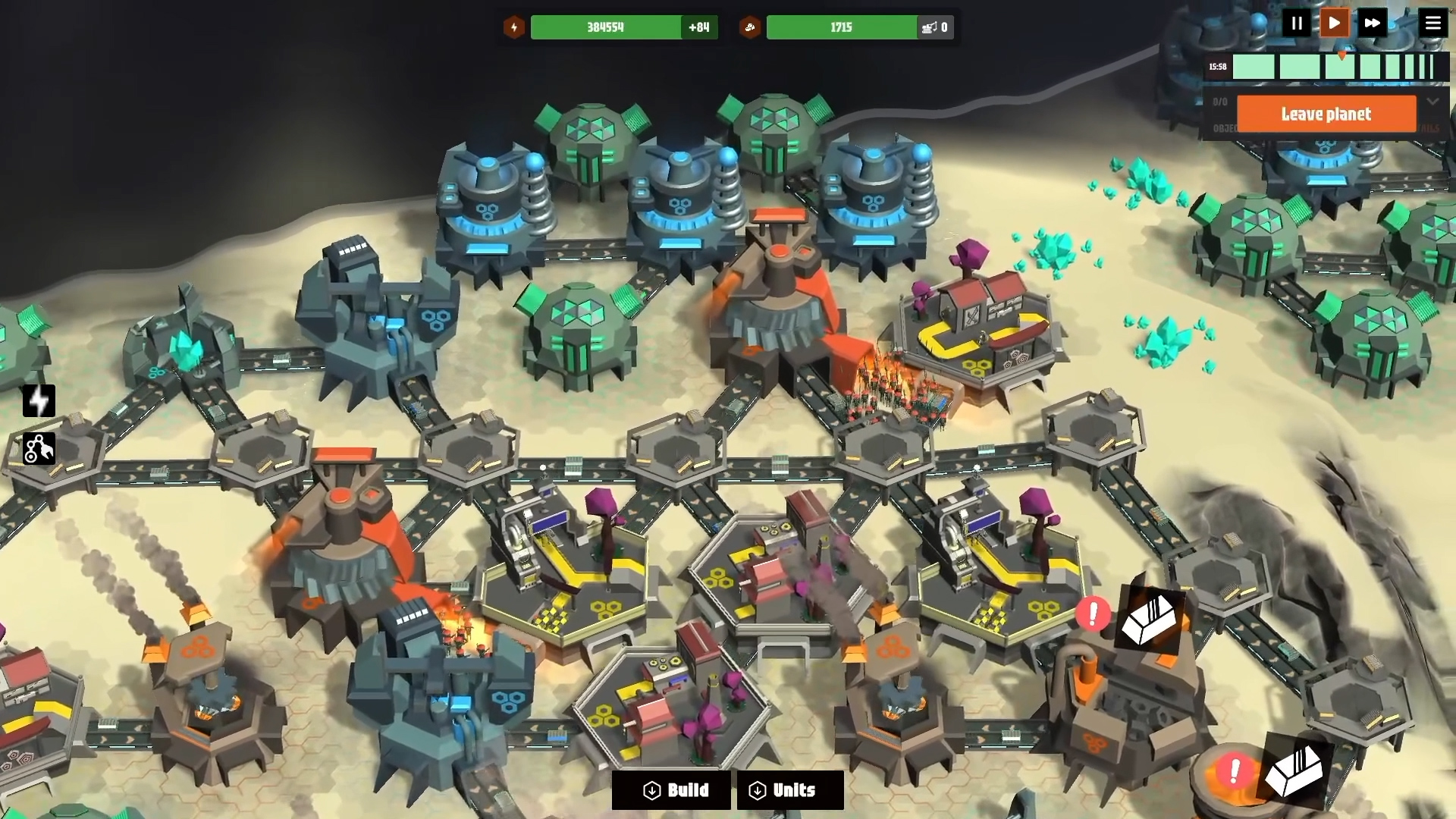1456x819 pixels.
Task: Enable normal play speed
Action: [x=1334, y=23]
